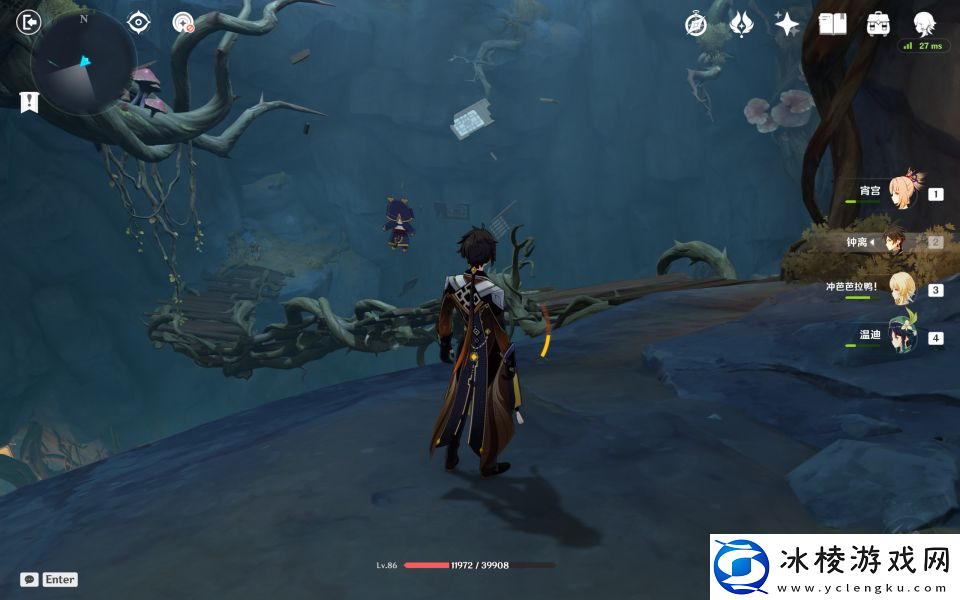Toggle the eye-shaped icon beside the minimap

pyautogui.click(x=138, y=22)
